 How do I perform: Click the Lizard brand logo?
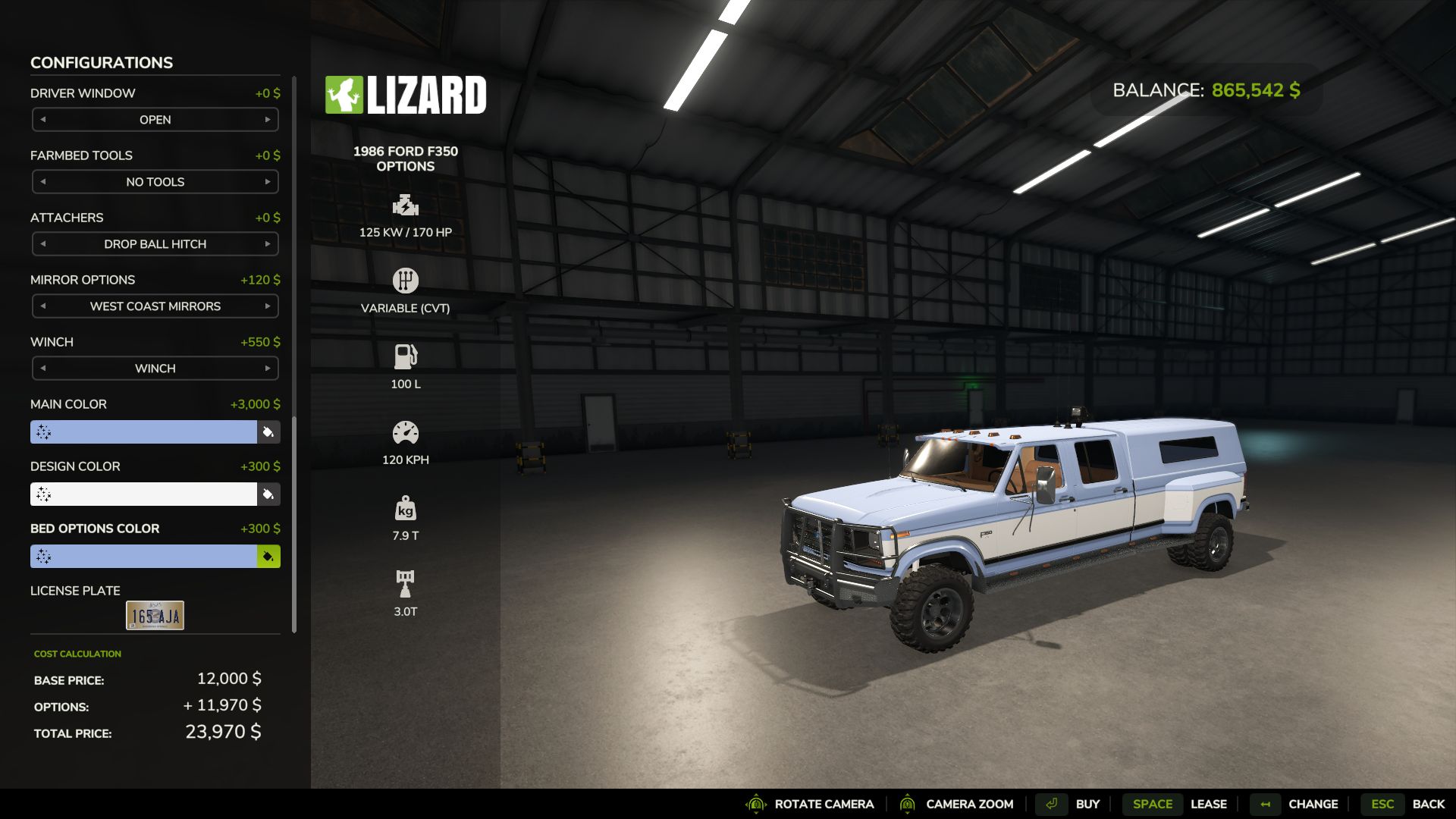coord(406,94)
